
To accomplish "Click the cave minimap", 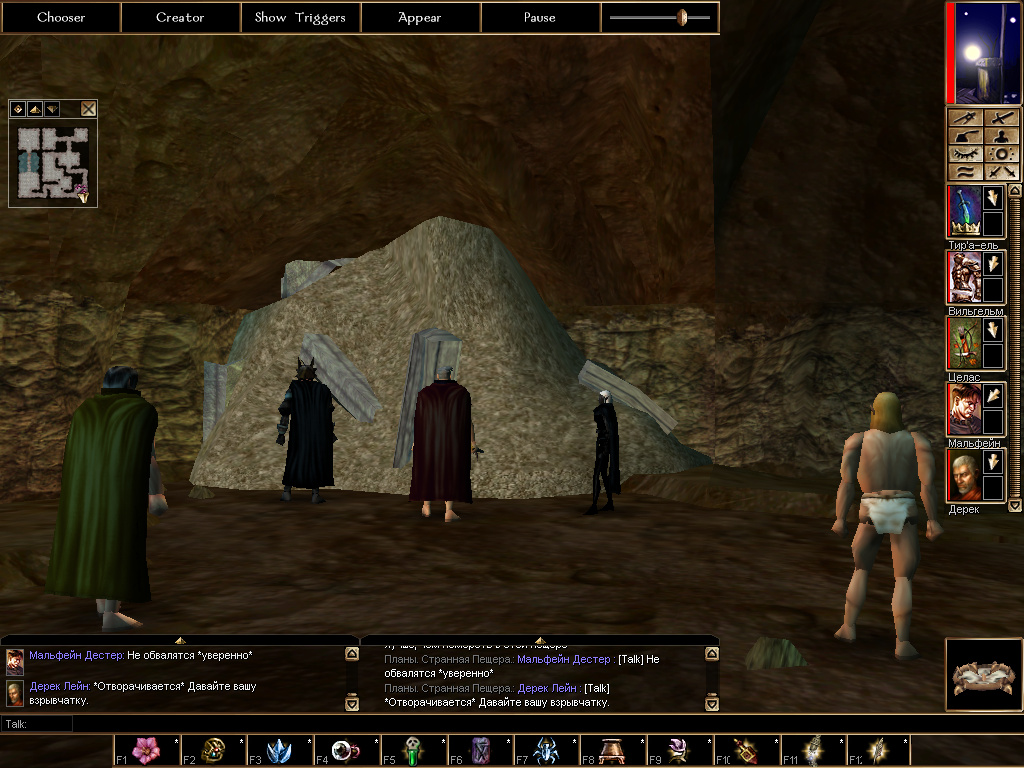I will [53, 162].
